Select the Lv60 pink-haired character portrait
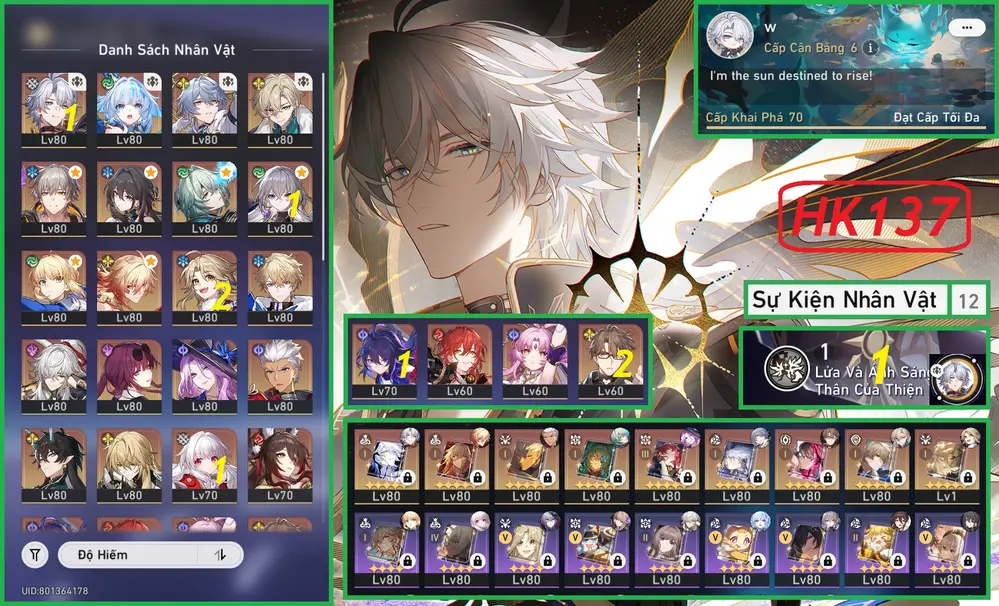 pos(533,357)
